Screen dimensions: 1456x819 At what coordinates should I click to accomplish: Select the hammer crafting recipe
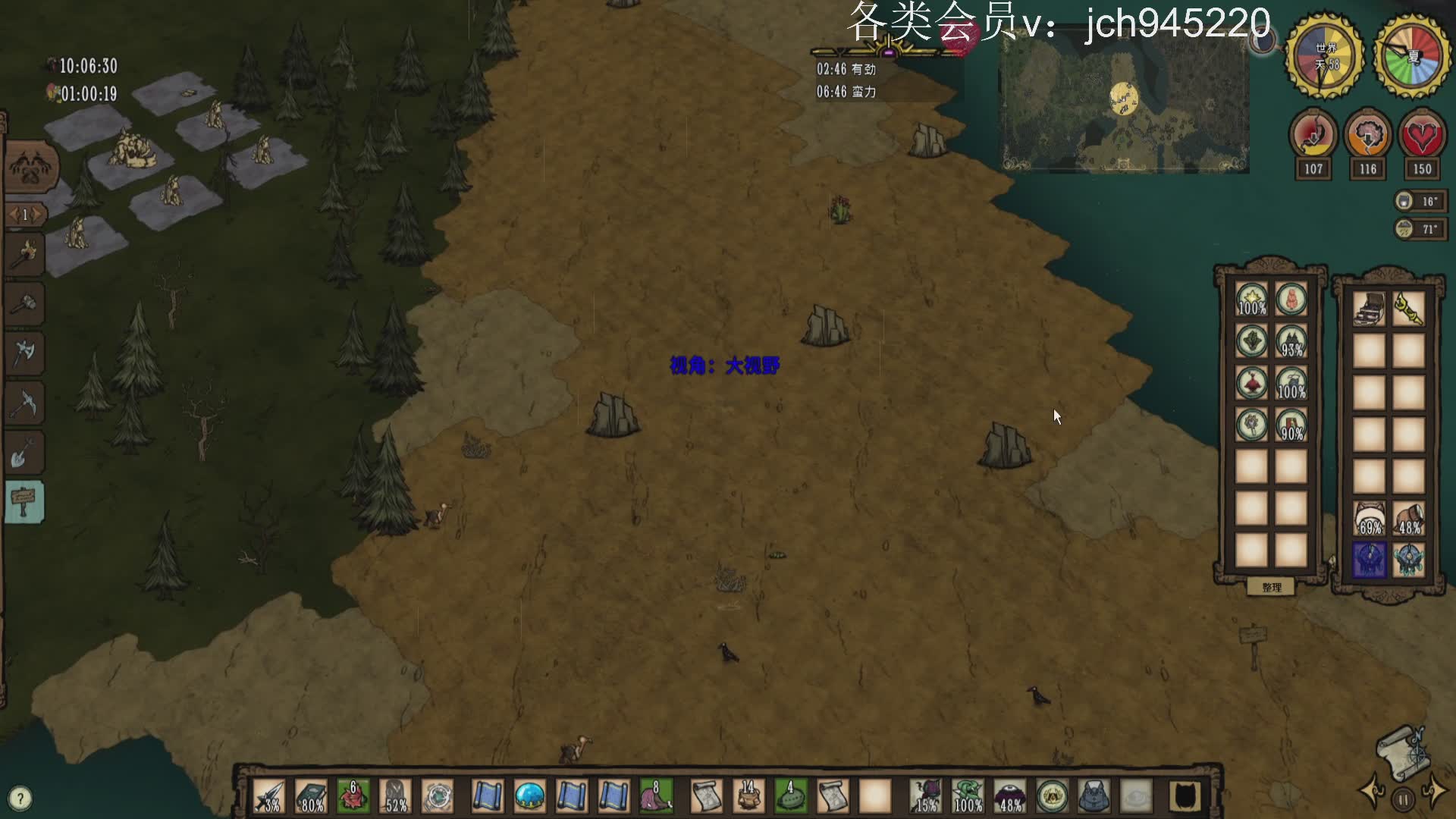tap(25, 304)
